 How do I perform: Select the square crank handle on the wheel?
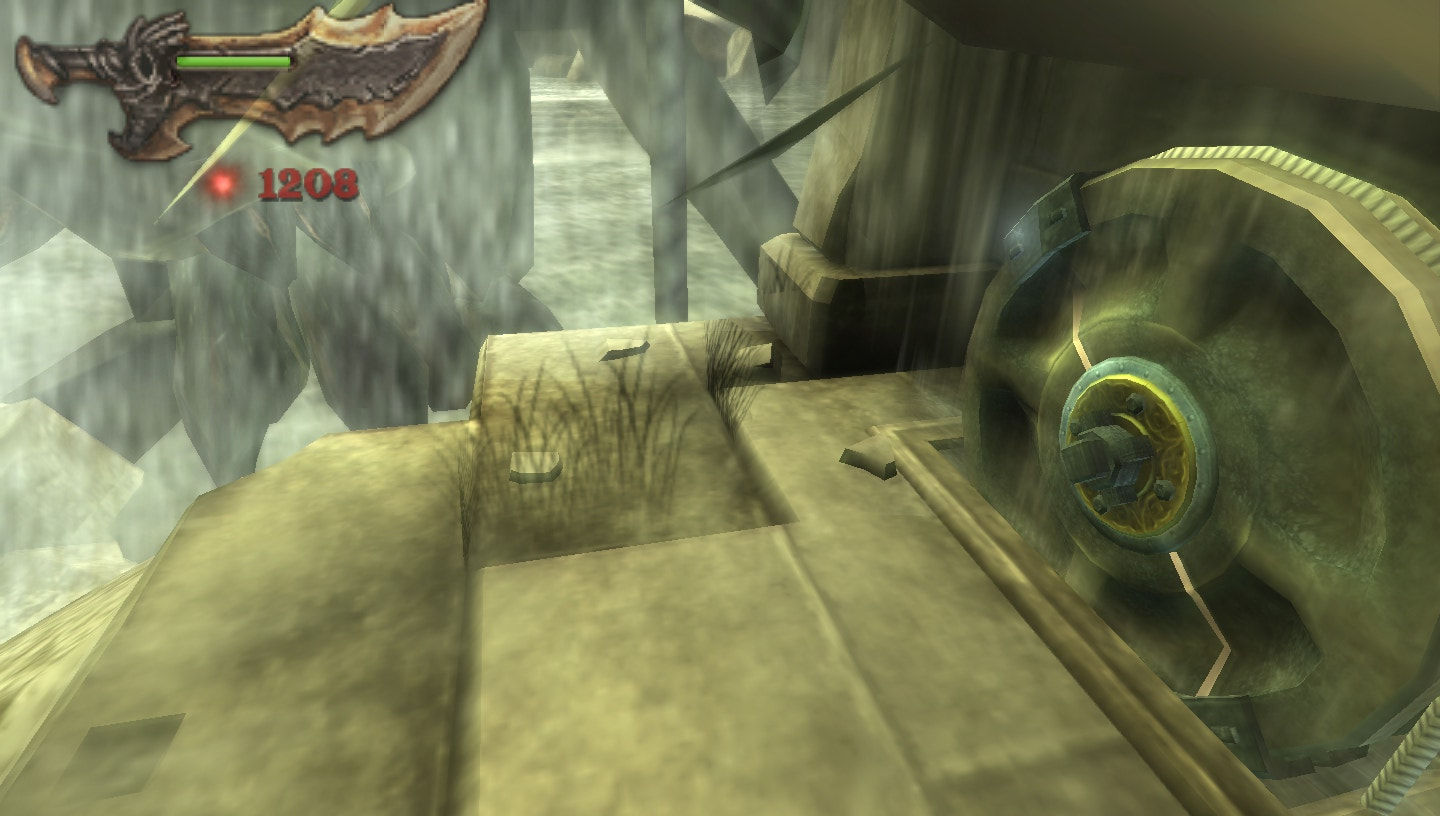(1110, 455)
